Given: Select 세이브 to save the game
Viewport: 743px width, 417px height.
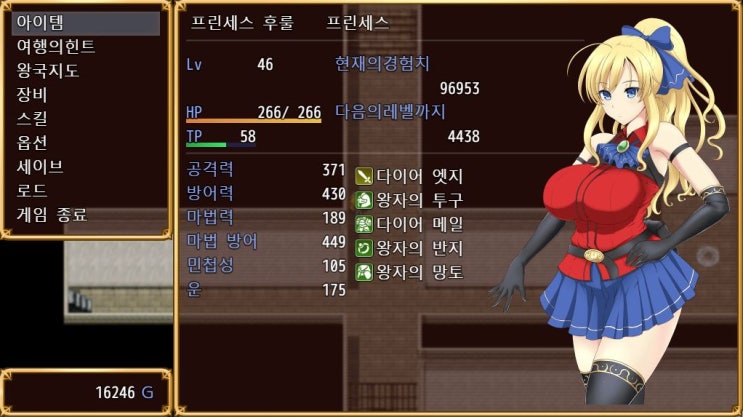Looking at the screenshot, I should pos(86,166).
